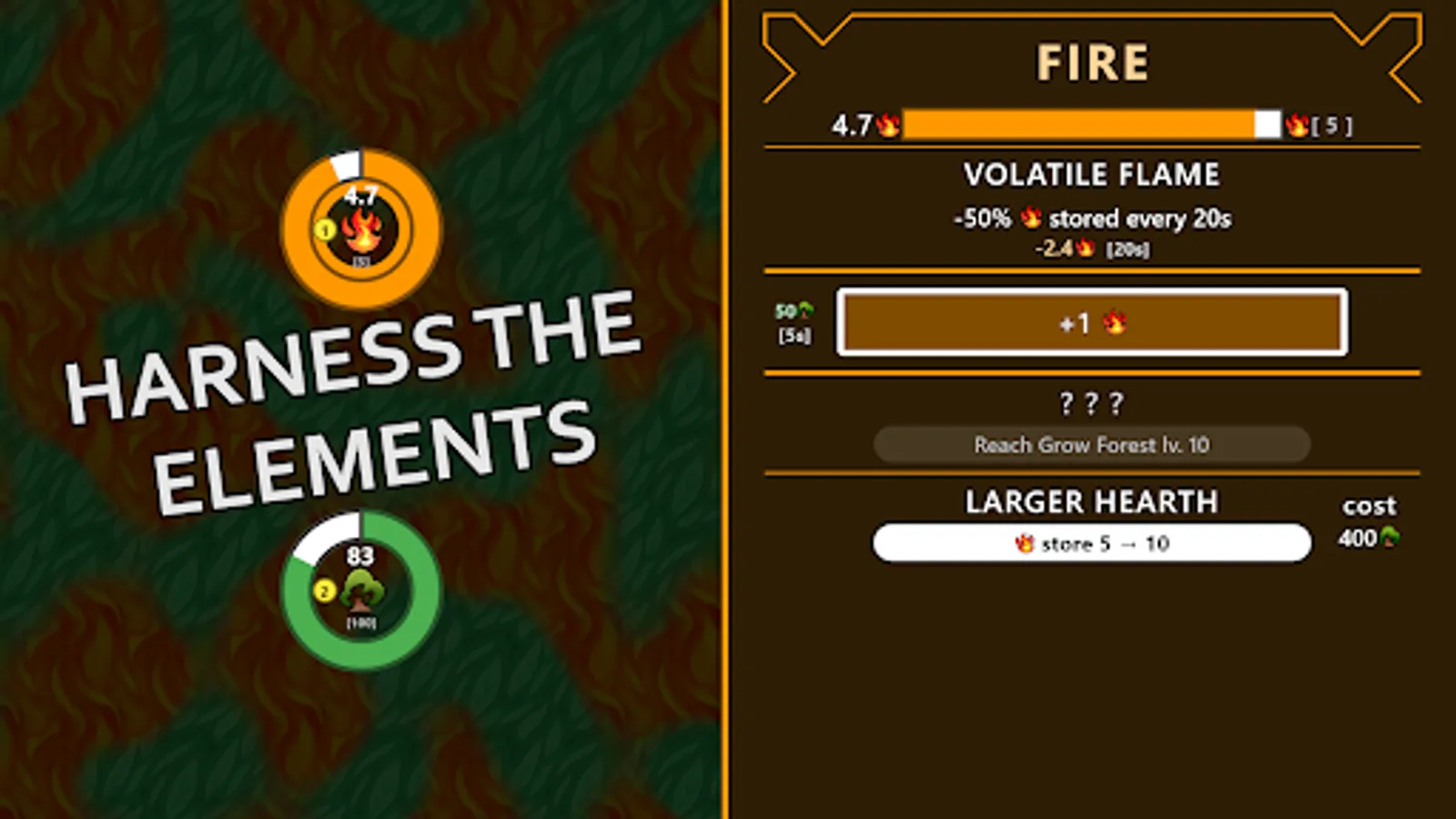
Task: Click the fire emoji next to the [5] capacity
Action: [1299, 126]
